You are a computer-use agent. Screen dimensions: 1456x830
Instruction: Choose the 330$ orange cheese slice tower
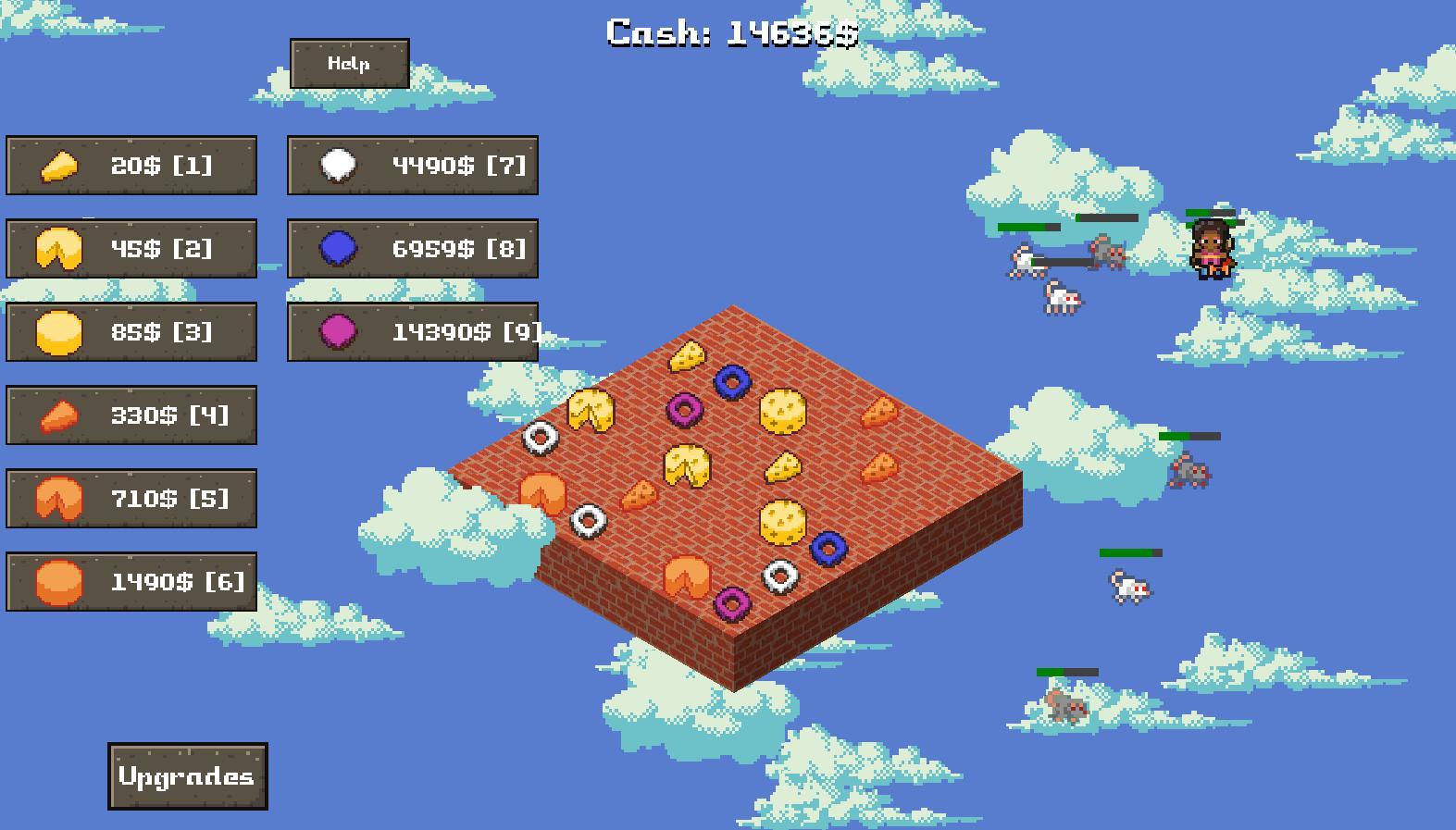131,415
